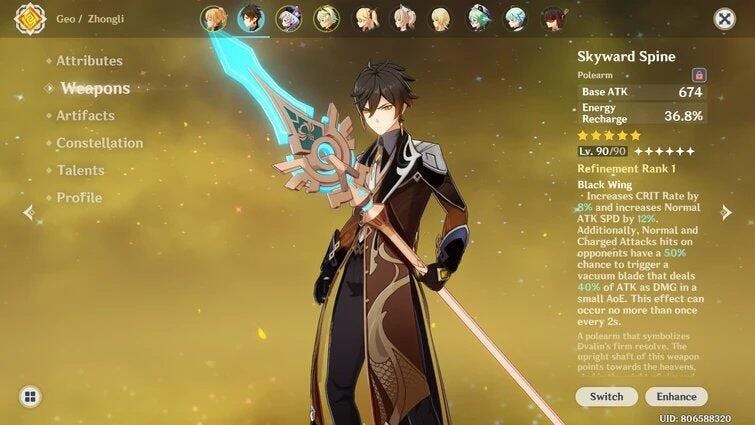
Task: Select the Weapons menu entry
Action: click(95, 88)
